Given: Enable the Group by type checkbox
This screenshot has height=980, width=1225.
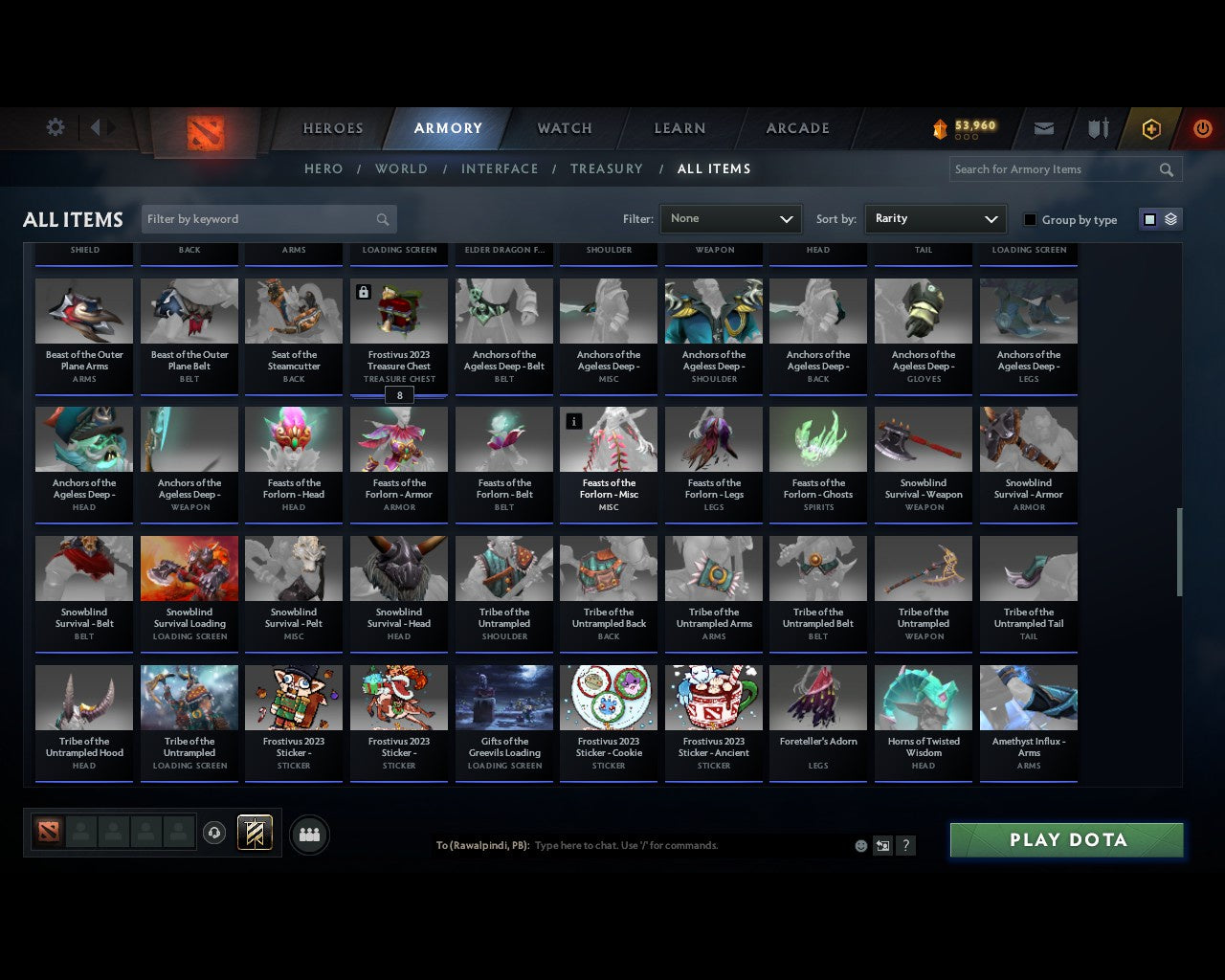Looking at the screenshot, I should pyautogui.click(x=1030, y=219).
